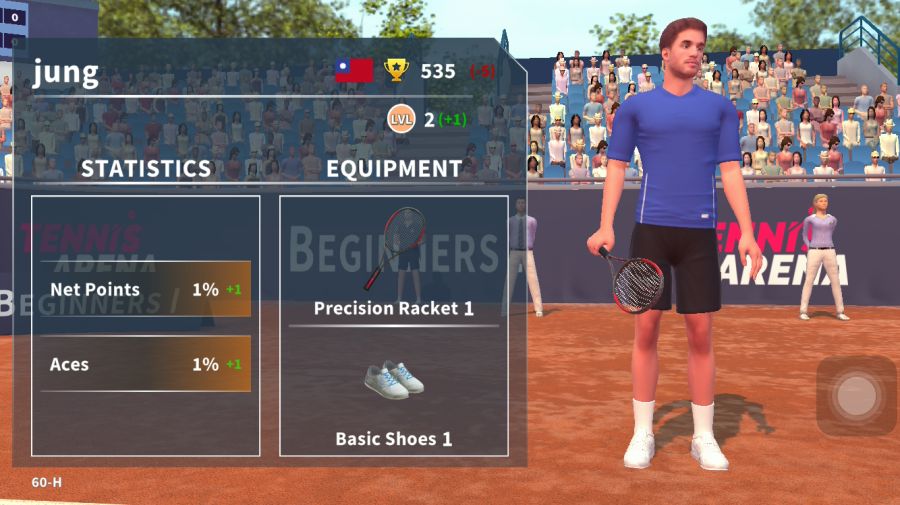
Task: Select the Basic Shoes 1 equipment slot
Action: (x=393, y=395)
